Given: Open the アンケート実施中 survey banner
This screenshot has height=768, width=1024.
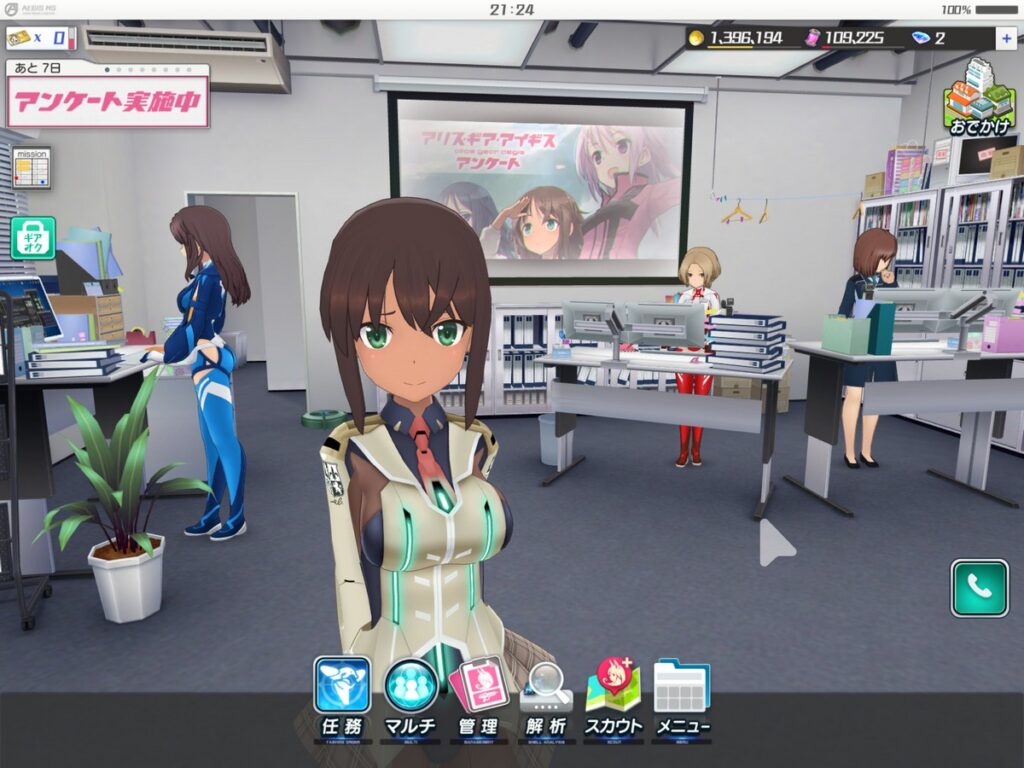Looking at the screenshot, I should [x=108, y=102].
